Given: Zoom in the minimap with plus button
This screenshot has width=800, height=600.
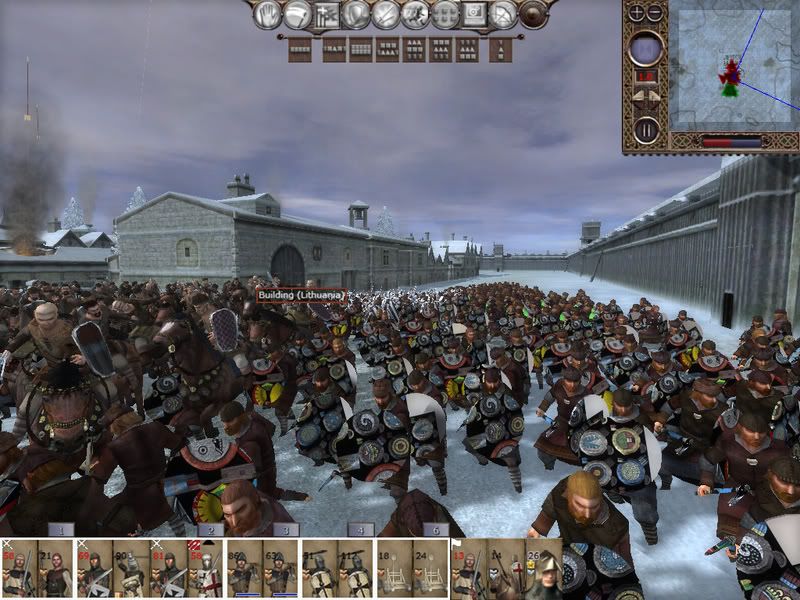Looking at the screenshot, I should tap(638, 13).
